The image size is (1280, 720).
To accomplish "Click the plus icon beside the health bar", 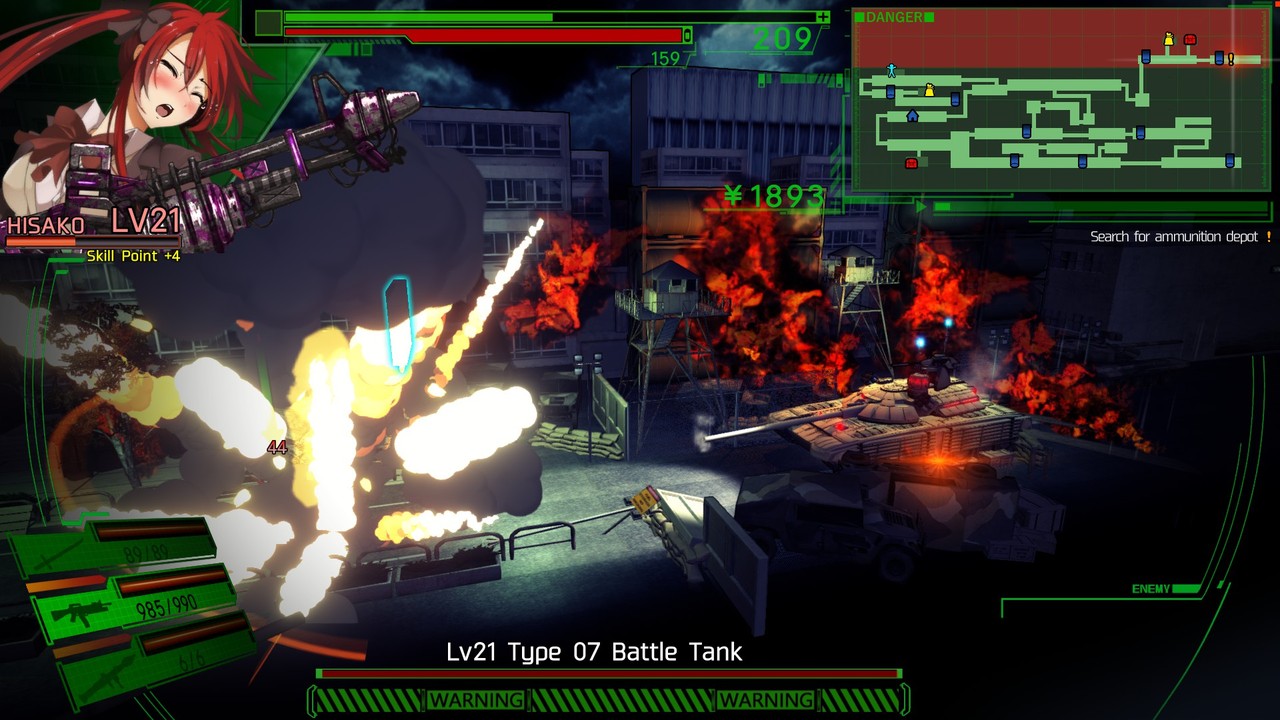I will (824, 17).
